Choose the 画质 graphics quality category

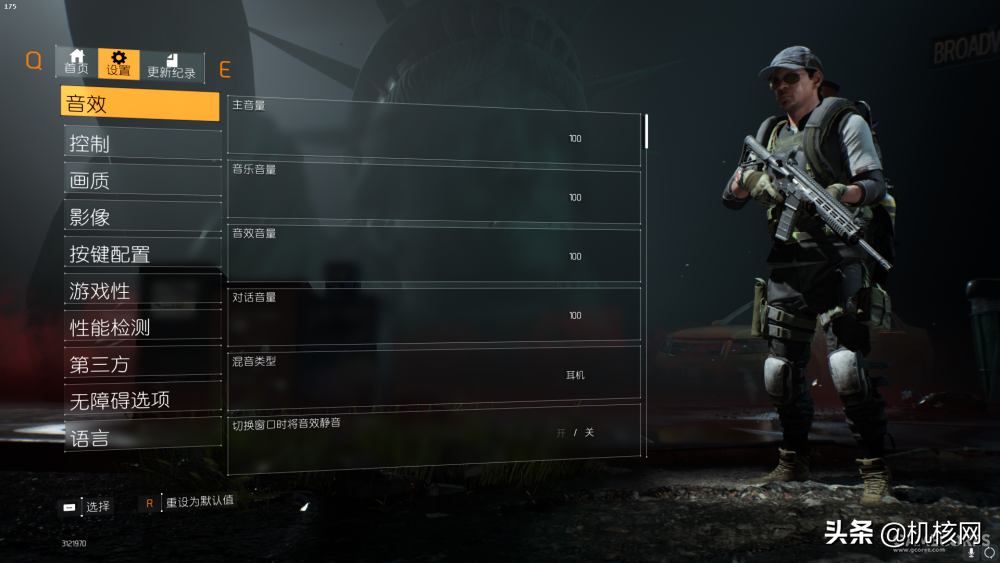142,181
